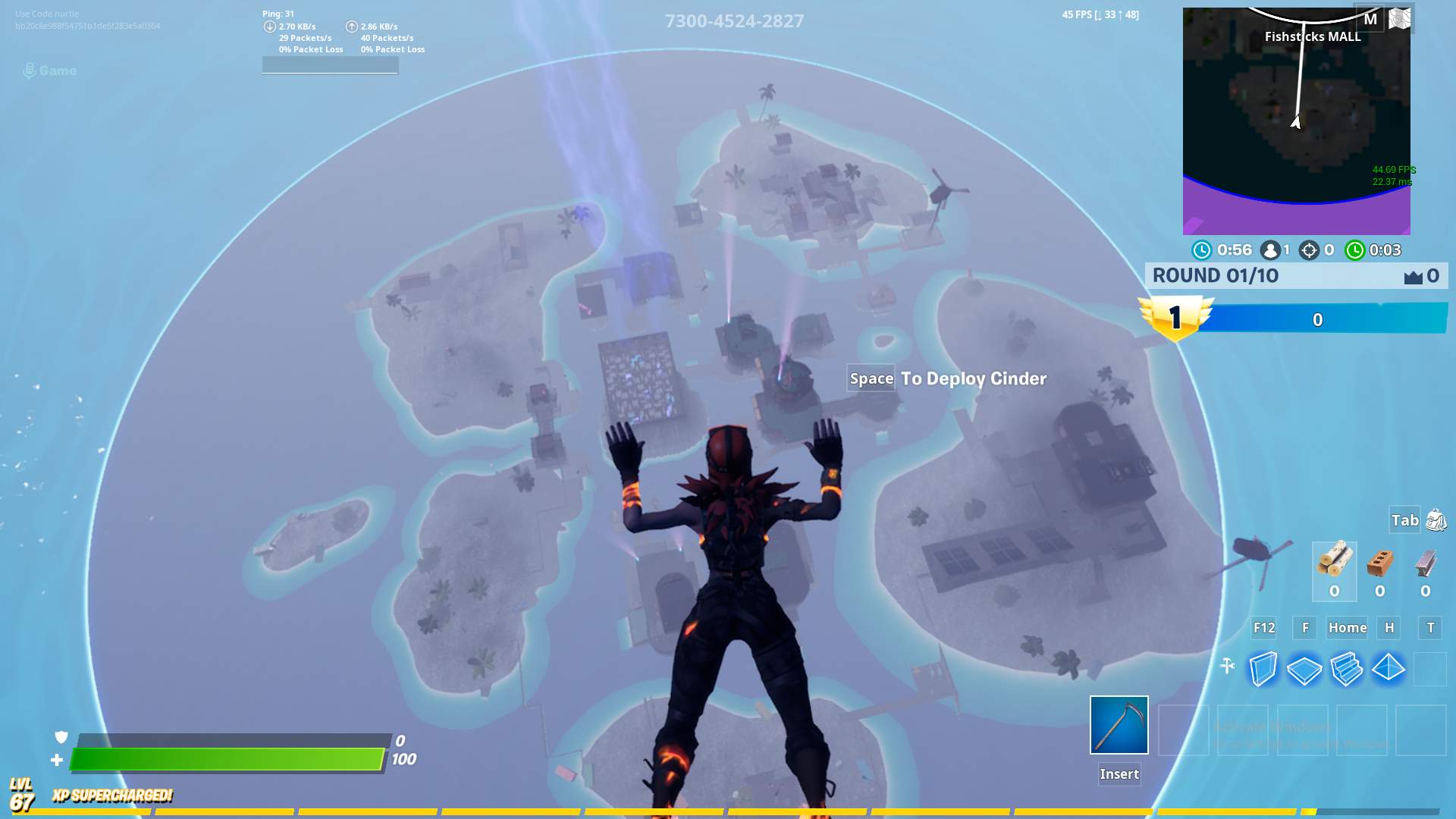Mute the Game voice channel microphone
Image resolution: width=1456 pixels, height=819 pixels.
click(x=30, y=71)
